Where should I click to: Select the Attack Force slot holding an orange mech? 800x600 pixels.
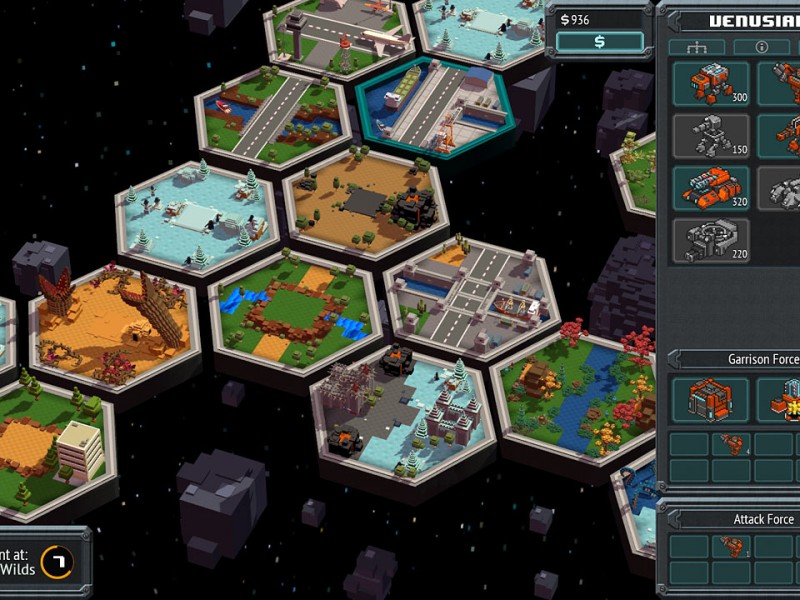click(x=732, y=546)
